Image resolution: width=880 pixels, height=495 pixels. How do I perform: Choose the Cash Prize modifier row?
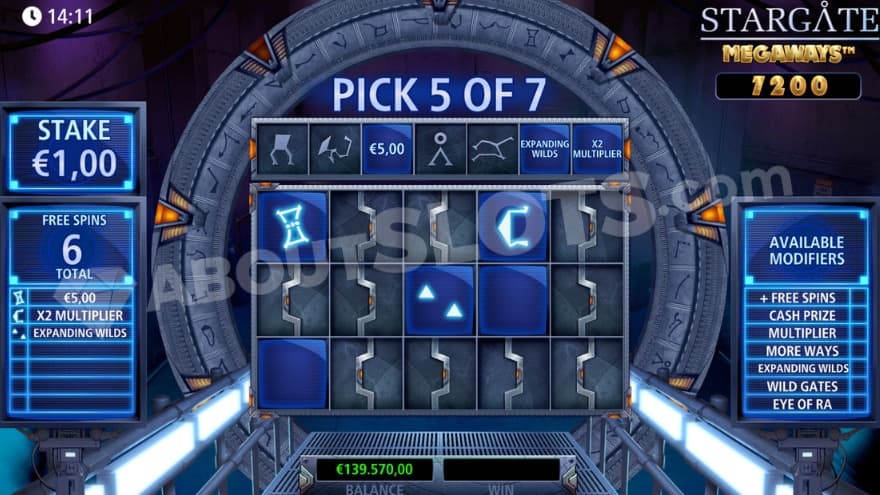coord(805,315)
